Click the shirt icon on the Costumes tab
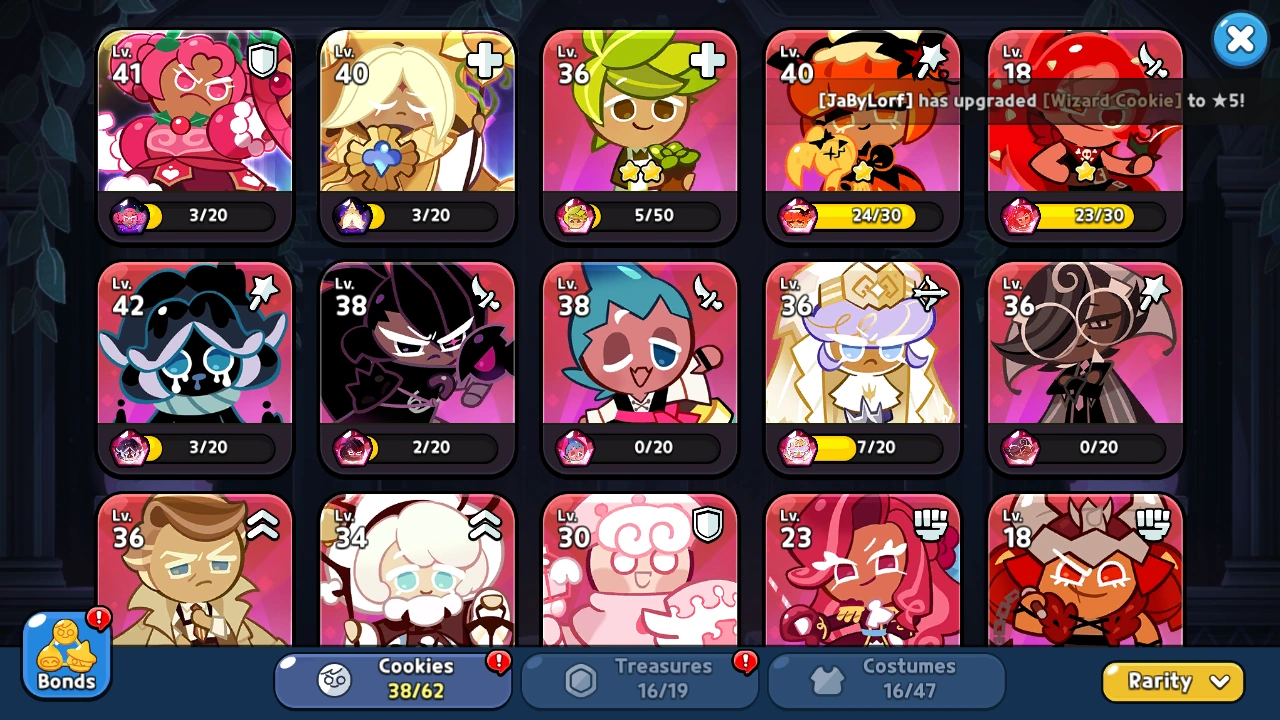 pyautogui.click(x=825, y=678)
